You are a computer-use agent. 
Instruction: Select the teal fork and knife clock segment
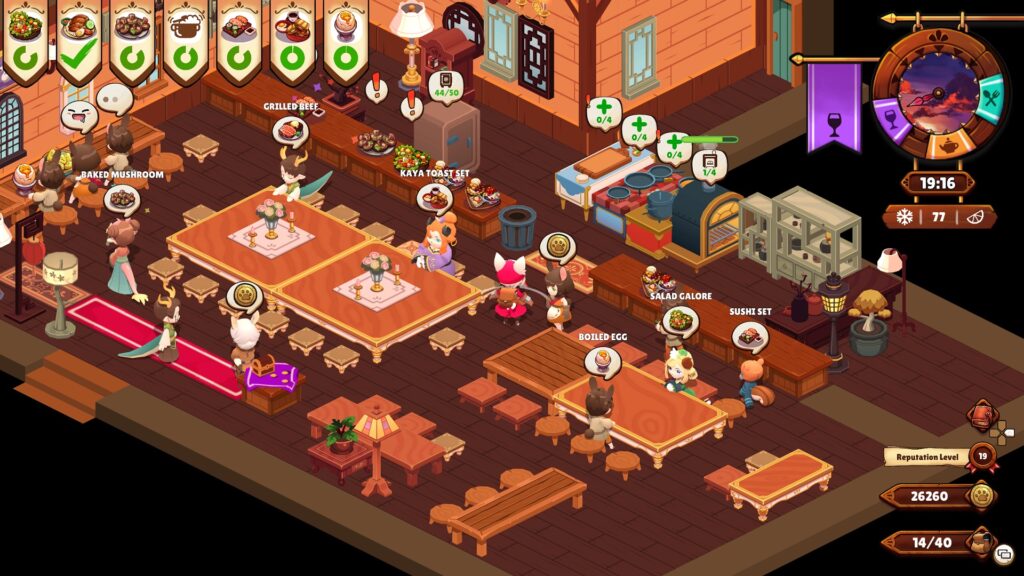point(989,101)
